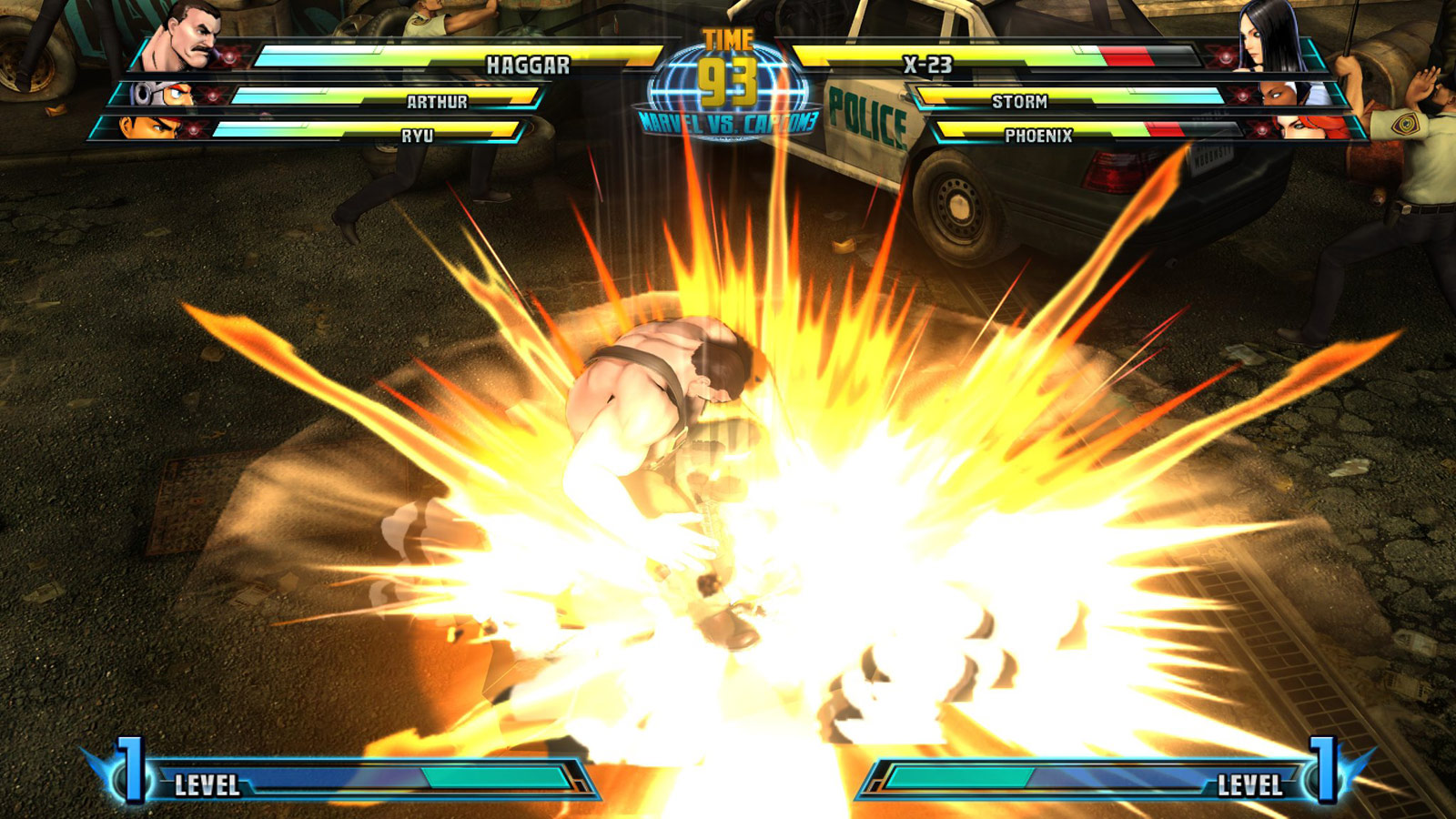Click the red crystal icon beside Haggar's portrait
Screen dimensions: 1456x819
pyautogui.click(x=228, y=56)
